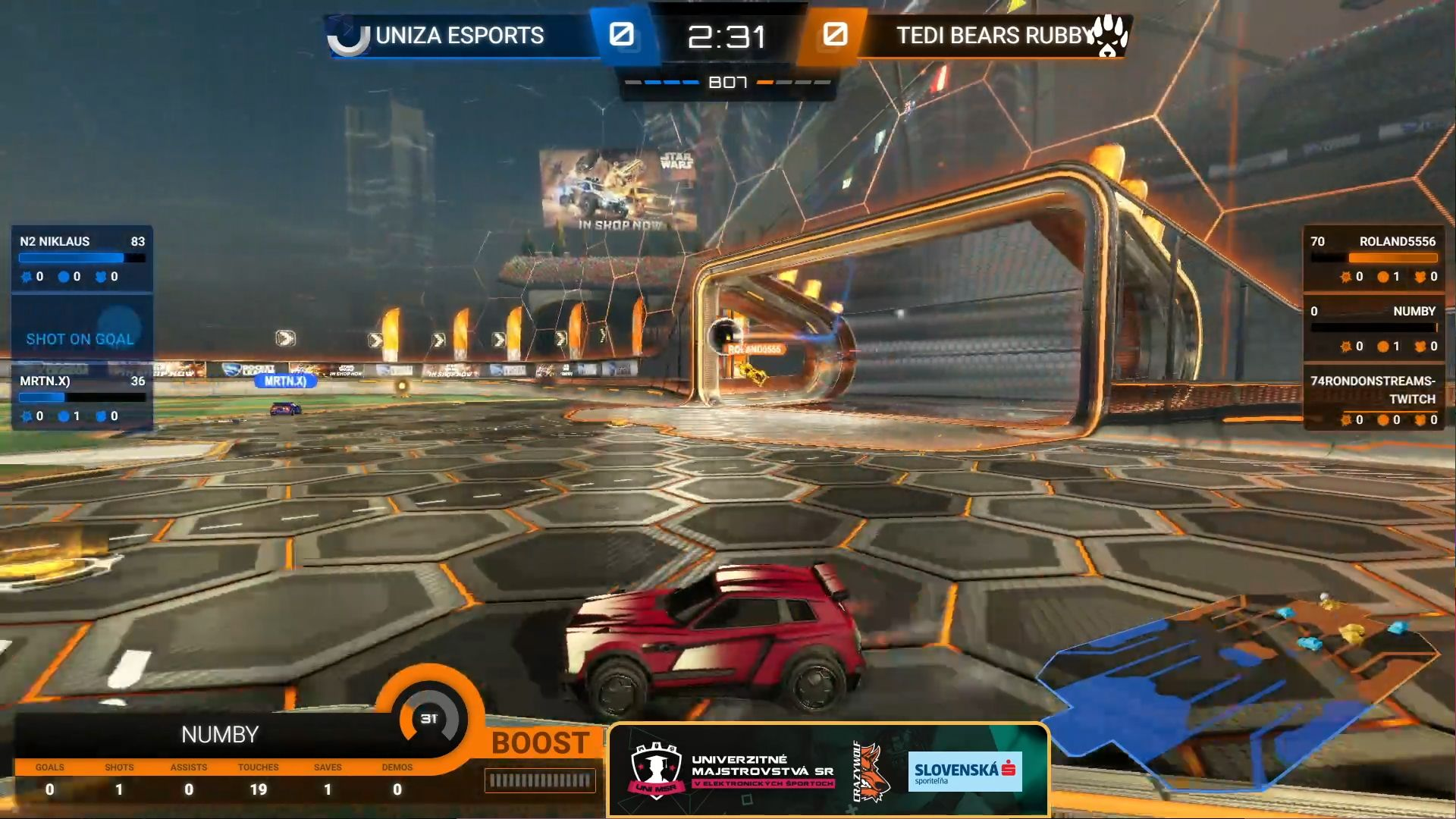Click the NUMBY focused player name panel
The height and width of the screenshot is (819, 1456).
pos(219,734)
